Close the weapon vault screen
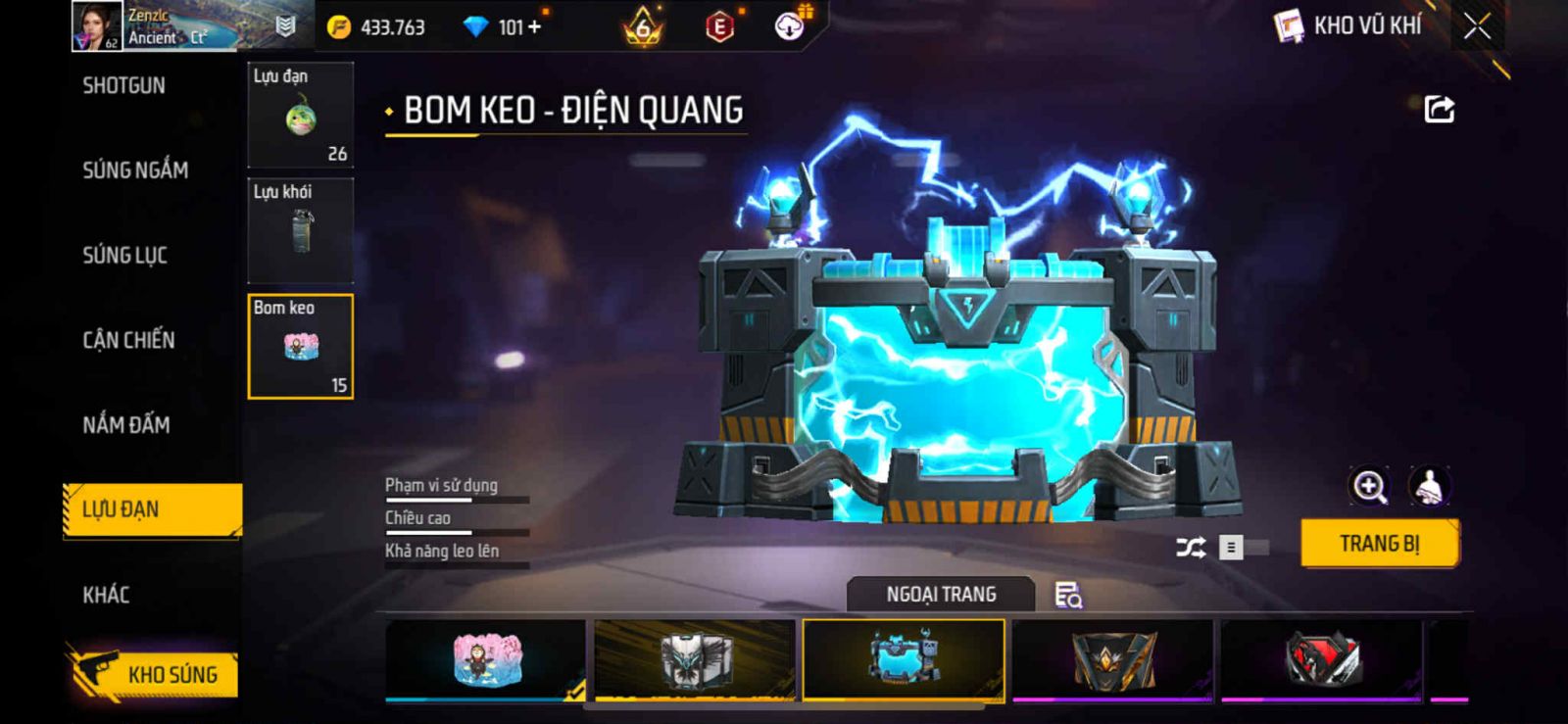 [x=1477, y=26]
